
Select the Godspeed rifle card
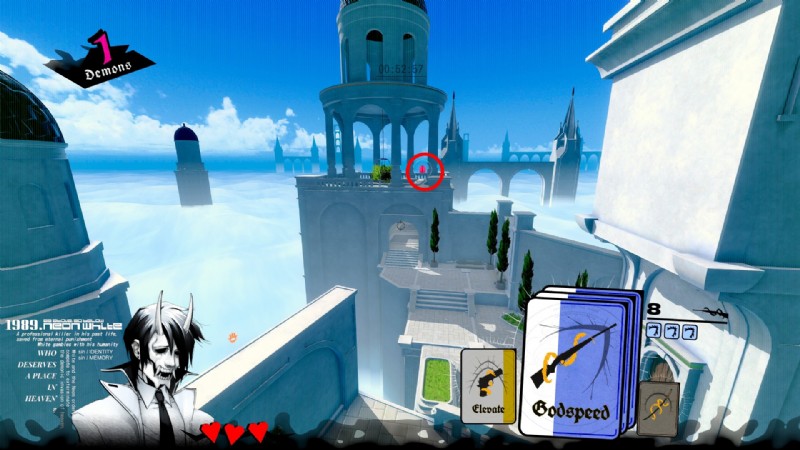(572, 366)
